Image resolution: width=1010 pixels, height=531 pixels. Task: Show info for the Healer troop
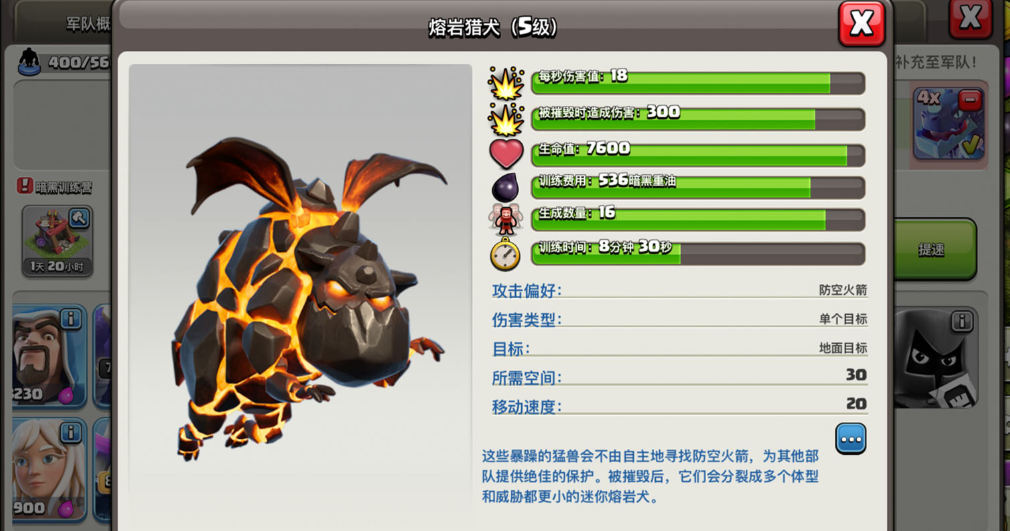[71, 432]
